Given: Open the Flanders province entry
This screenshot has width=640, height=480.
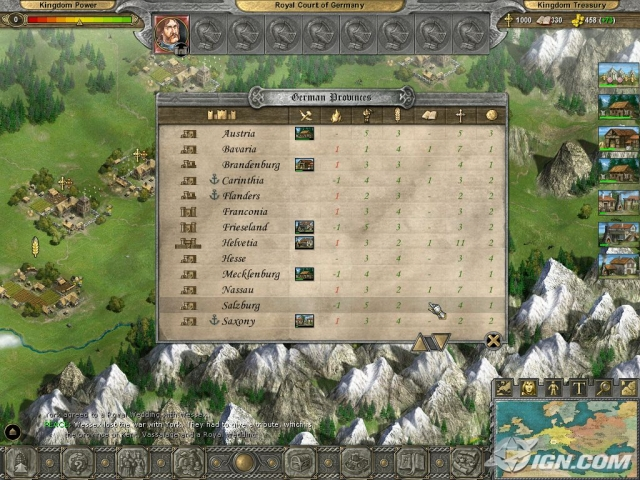Looking at the screenshot, I should (243, 195).
